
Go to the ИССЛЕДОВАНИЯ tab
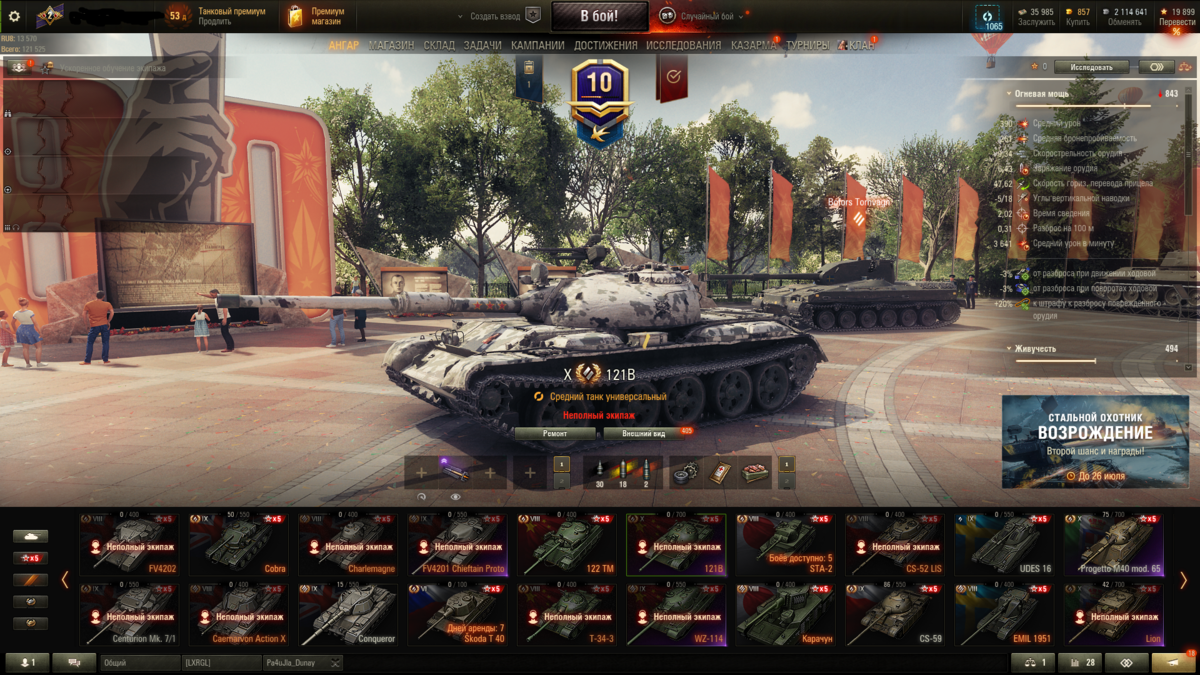click(x=683, y=45)
